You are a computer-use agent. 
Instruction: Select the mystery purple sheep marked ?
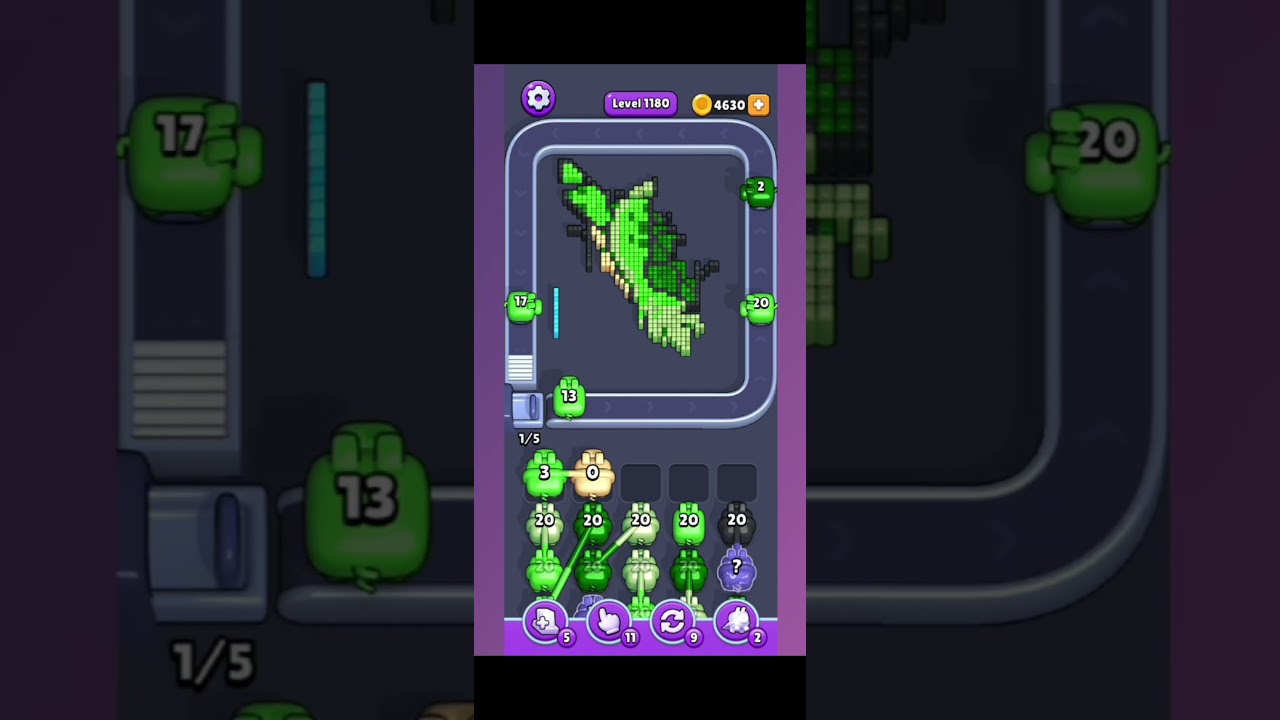(x=737, y=570)
